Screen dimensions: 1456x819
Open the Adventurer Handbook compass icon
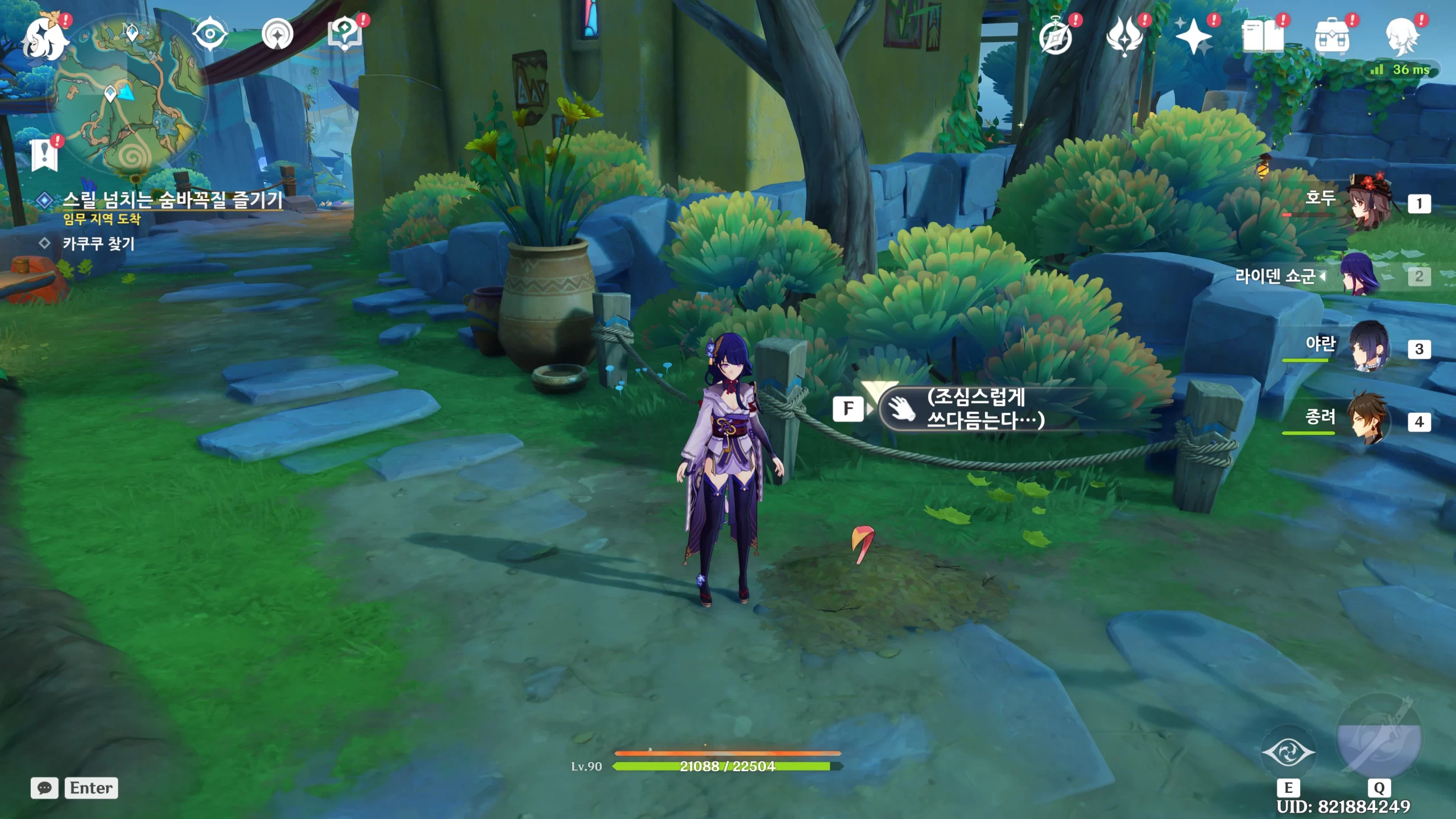(x=1056, y=37)
